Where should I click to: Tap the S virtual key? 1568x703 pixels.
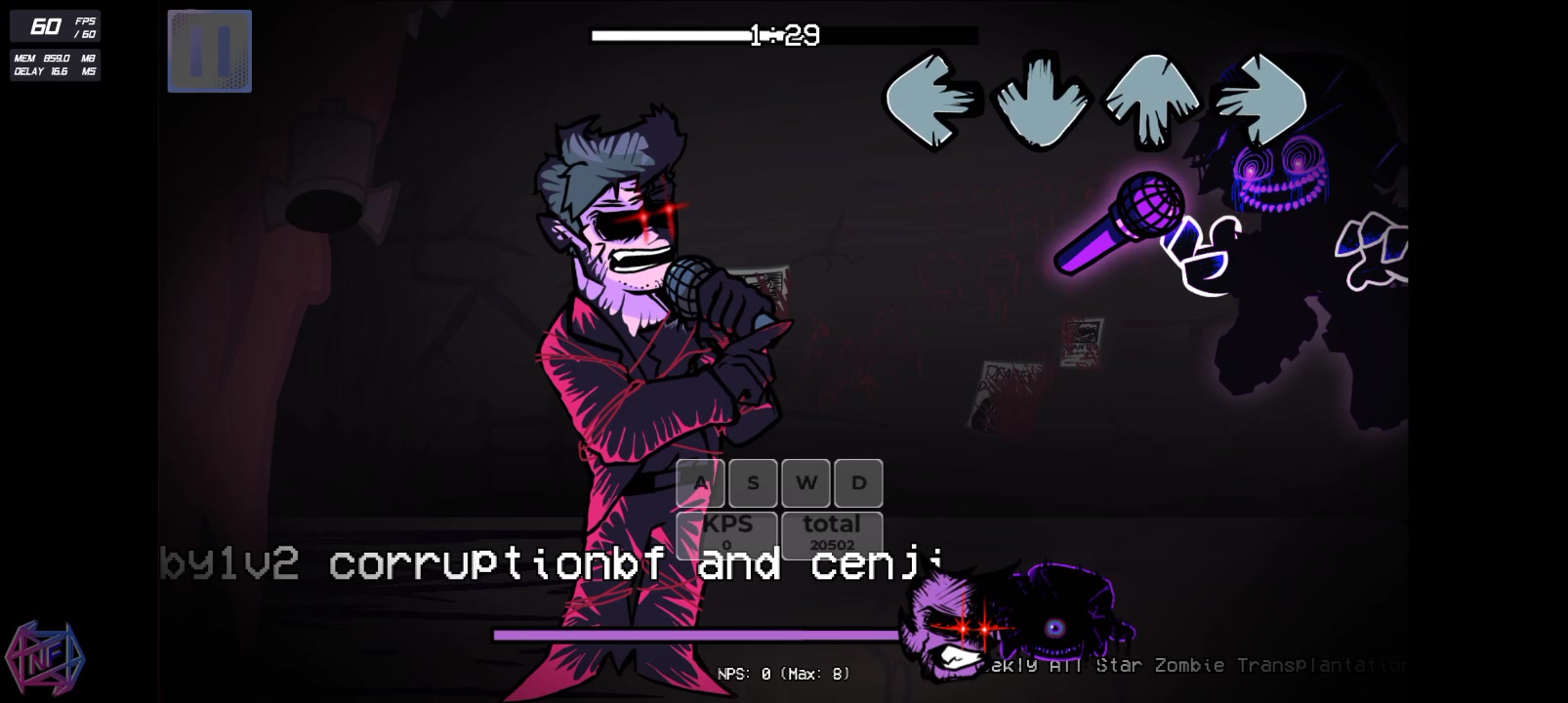tap(752, 482)
